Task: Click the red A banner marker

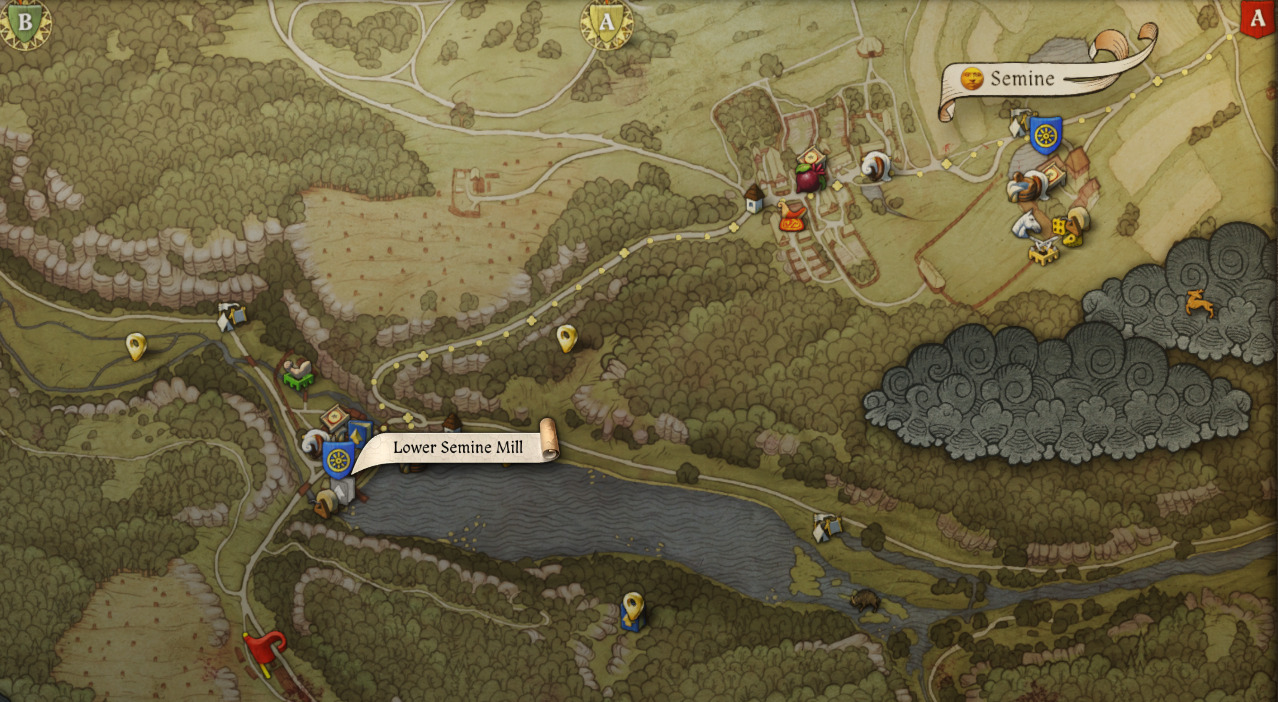Action: coord(1256,19)
